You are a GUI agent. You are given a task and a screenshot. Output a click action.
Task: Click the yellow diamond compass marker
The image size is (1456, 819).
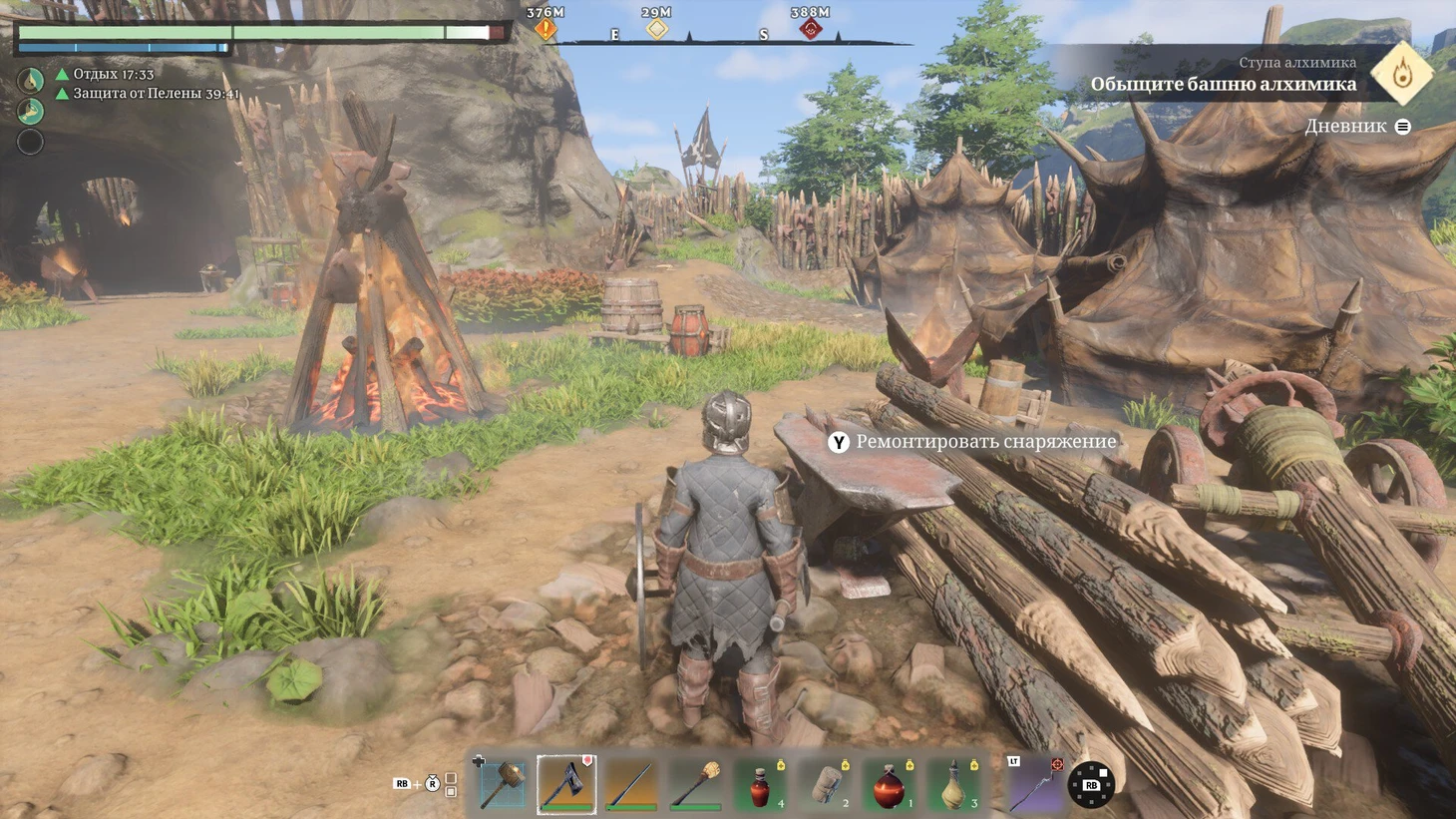coord(656,29)
